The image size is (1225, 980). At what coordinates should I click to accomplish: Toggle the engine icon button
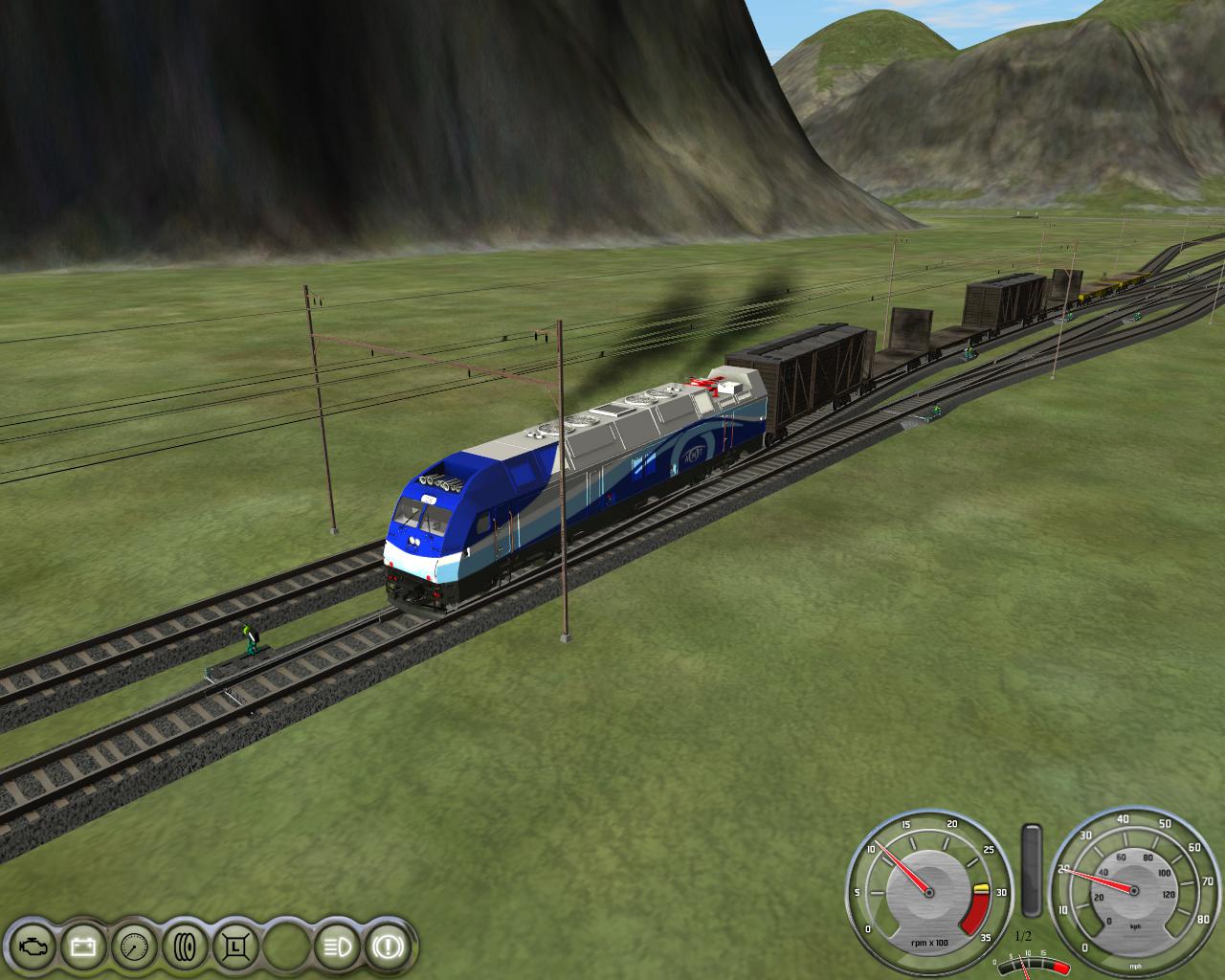32,947
